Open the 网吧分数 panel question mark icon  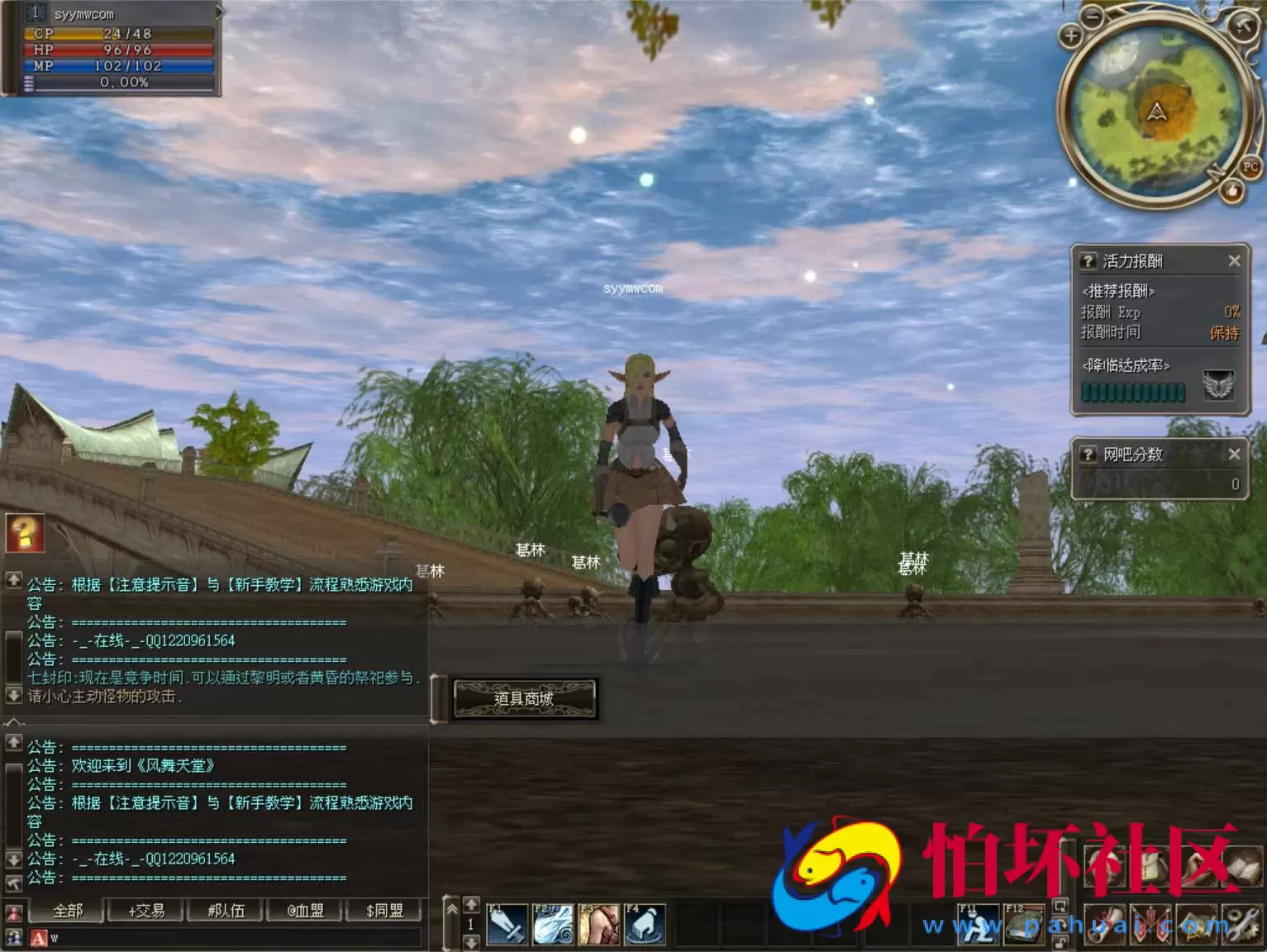click(1088, 454)
